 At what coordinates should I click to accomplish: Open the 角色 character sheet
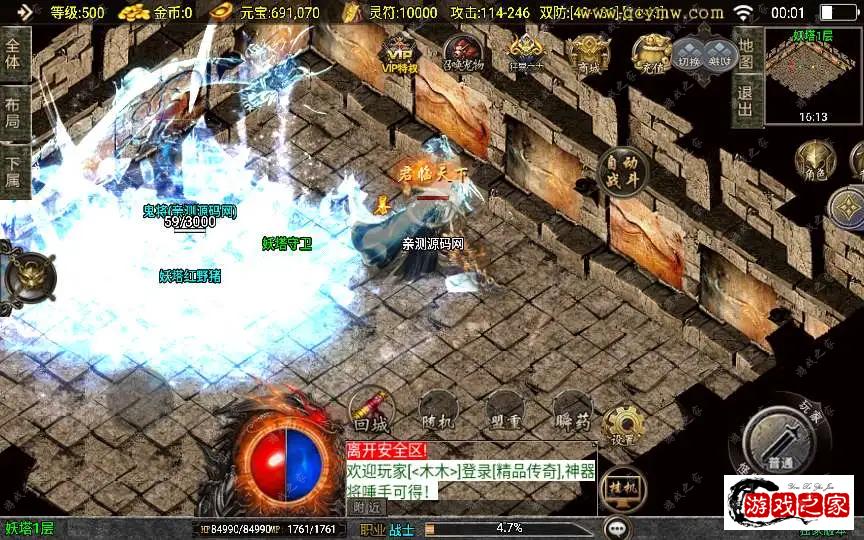point(812,162)
